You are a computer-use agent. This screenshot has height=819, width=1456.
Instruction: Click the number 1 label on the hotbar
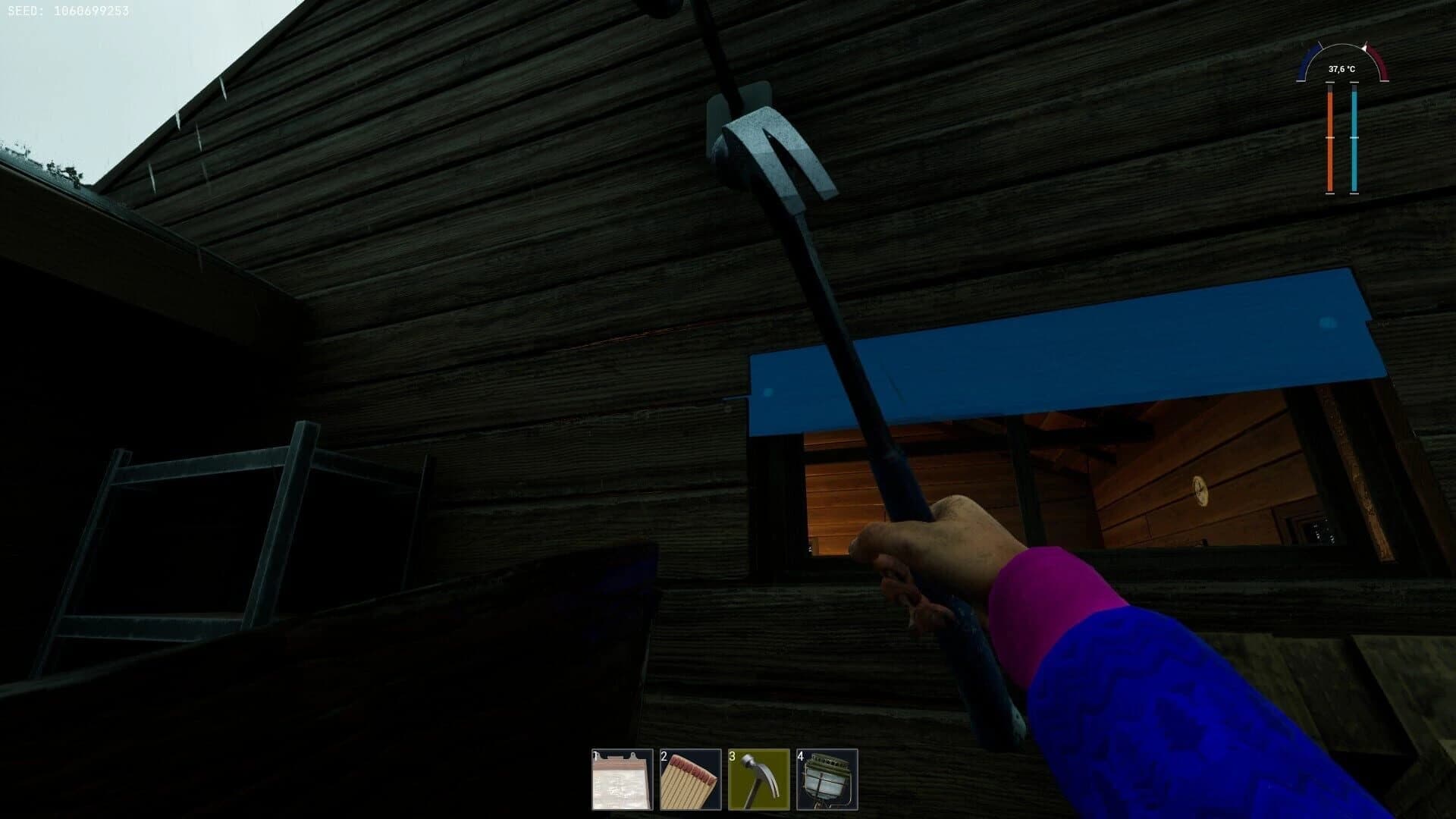click(x=595, y=757)
